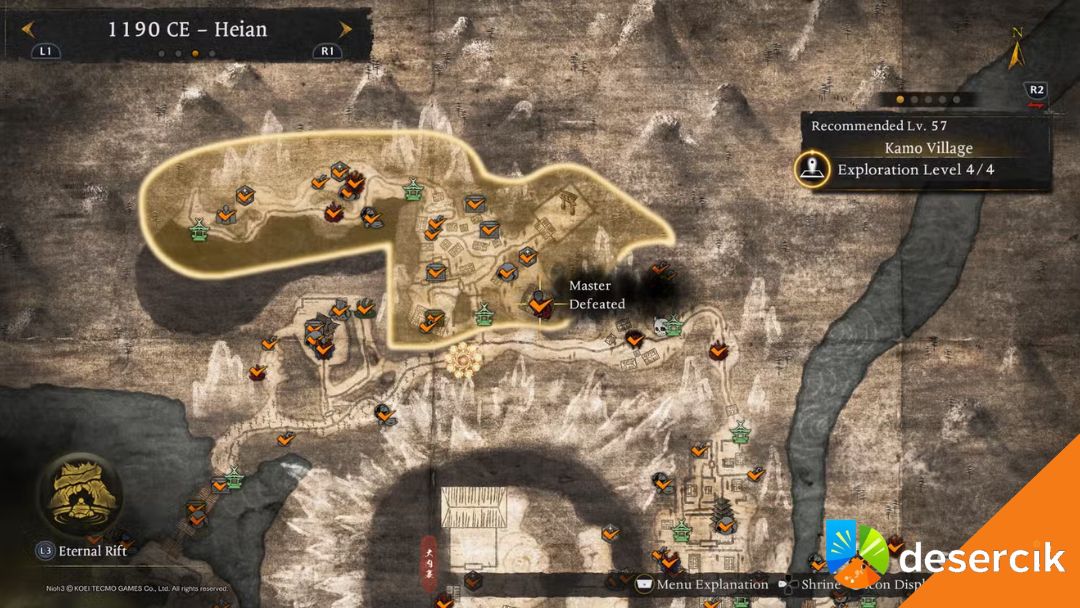Open the Menu Explanation option

(x=701, y=584)
